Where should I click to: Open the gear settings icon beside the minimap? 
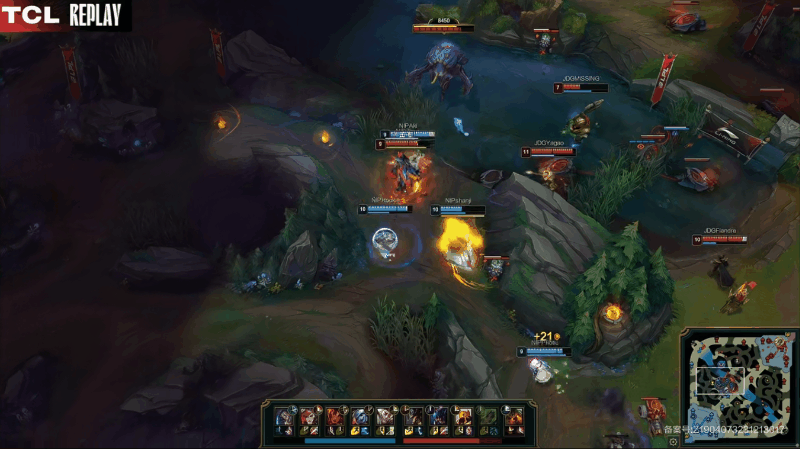(x=675, y=441)
